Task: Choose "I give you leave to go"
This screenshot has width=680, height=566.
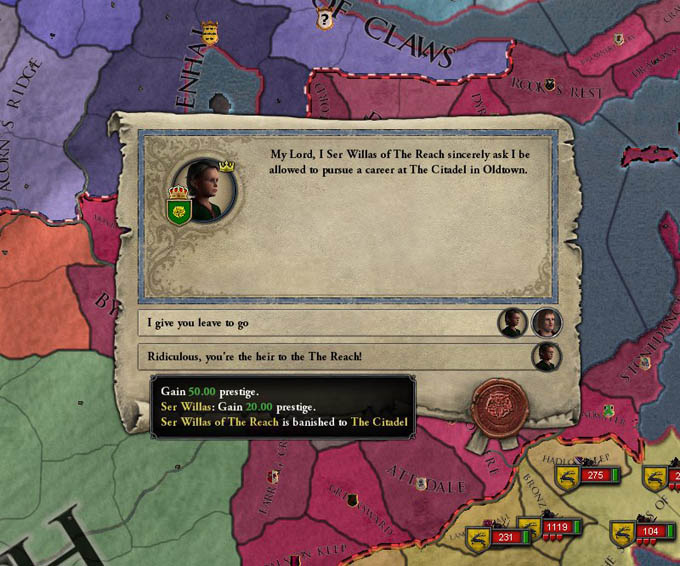Action: point(316,323)
